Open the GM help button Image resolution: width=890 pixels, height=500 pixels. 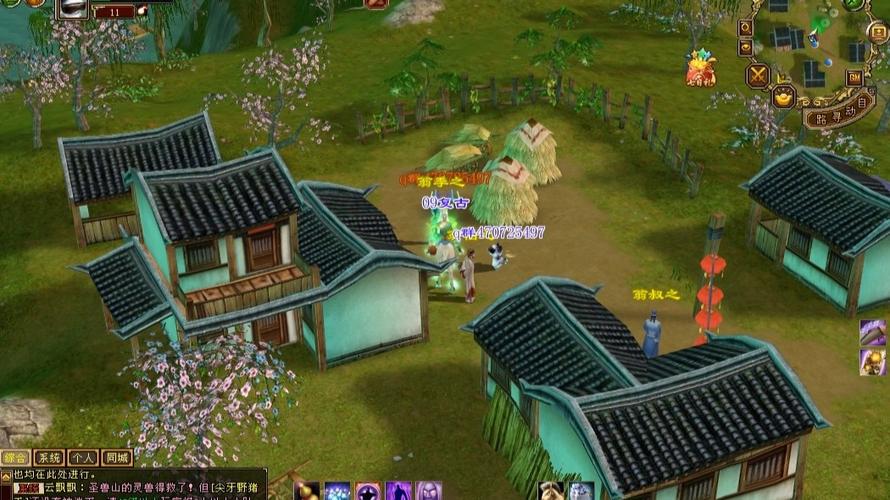[855, 77]
